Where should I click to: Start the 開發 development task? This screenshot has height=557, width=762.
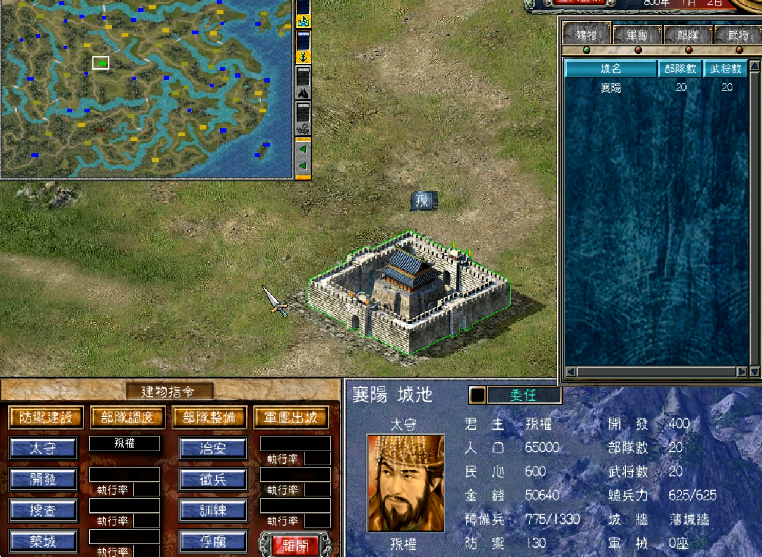pos(43,479)
